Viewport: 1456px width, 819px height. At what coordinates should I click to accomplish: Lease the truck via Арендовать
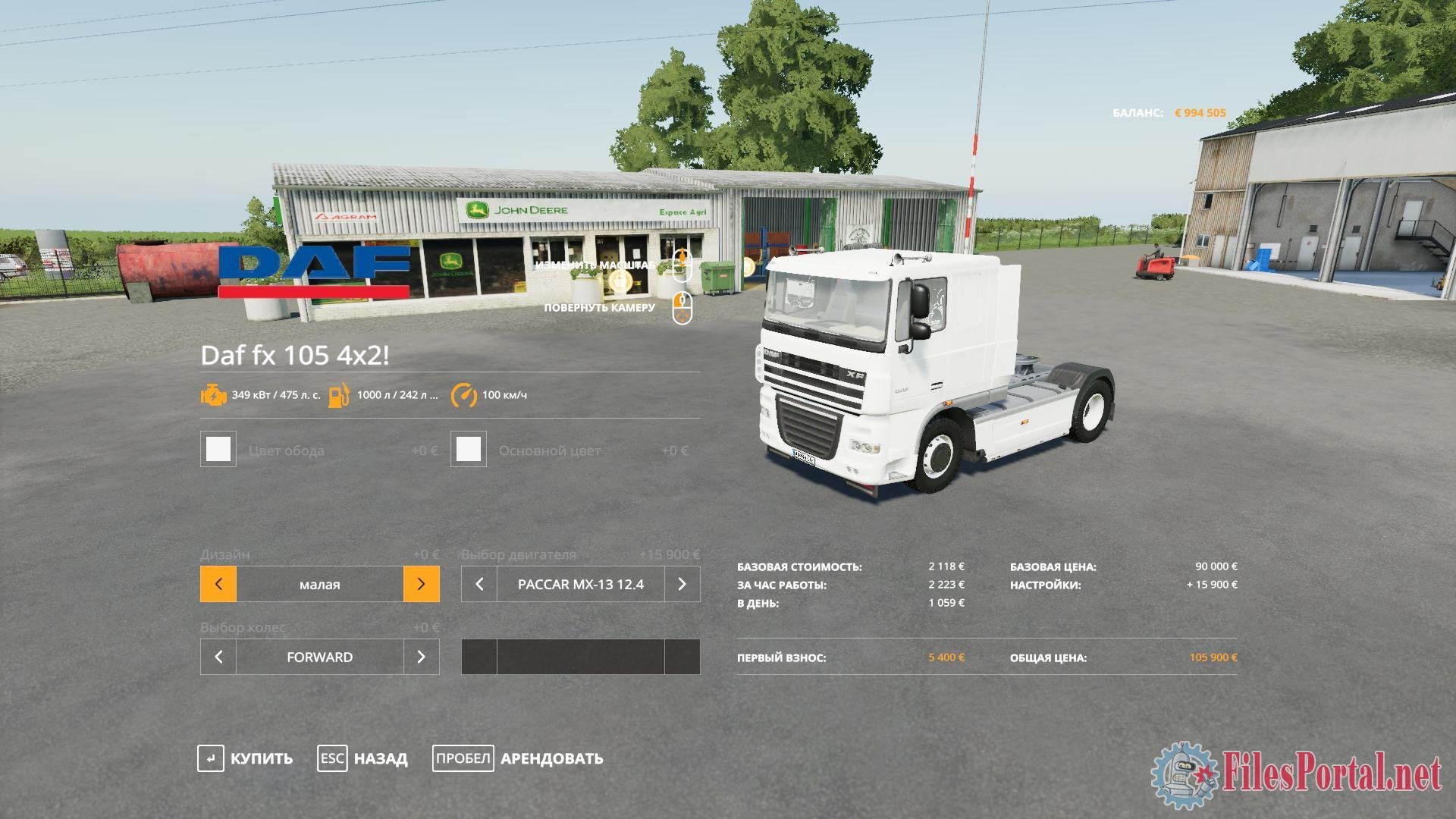[518, 758]
